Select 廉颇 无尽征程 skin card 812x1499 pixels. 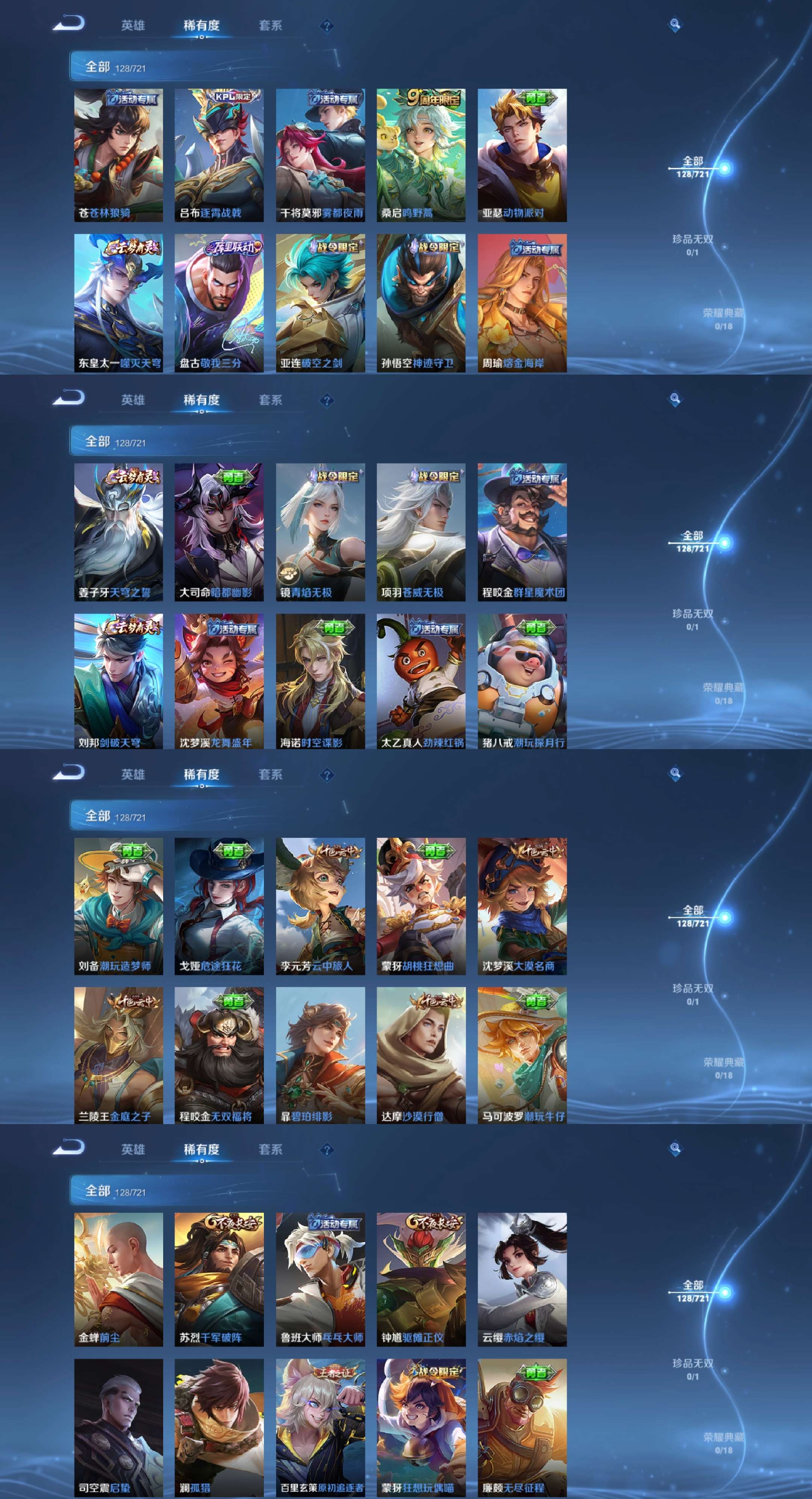(x=522, y=1428)
